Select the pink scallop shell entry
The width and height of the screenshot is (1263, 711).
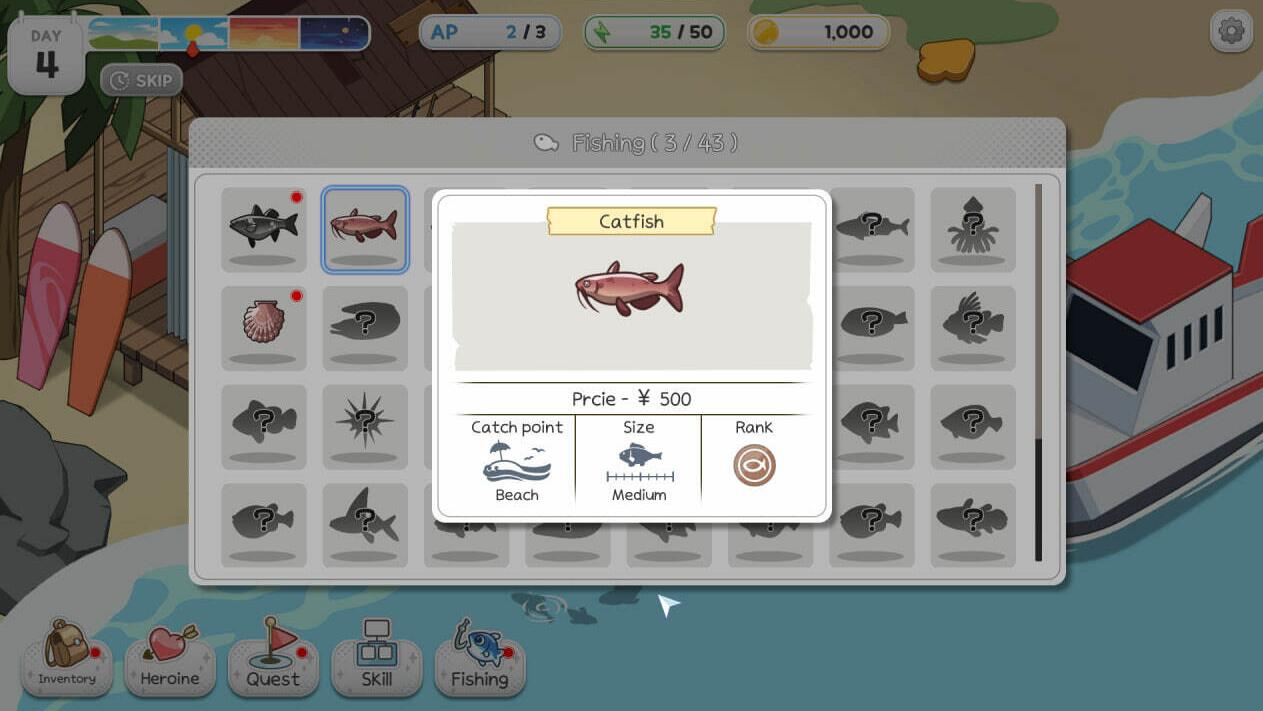pyautogui.click(x=264, y=327)
